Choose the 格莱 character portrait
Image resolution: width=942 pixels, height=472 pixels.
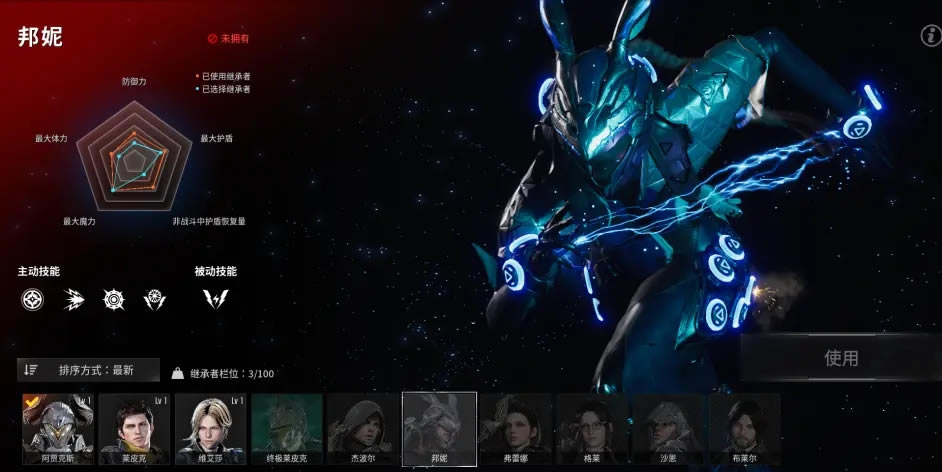click(x=591, y=428)
